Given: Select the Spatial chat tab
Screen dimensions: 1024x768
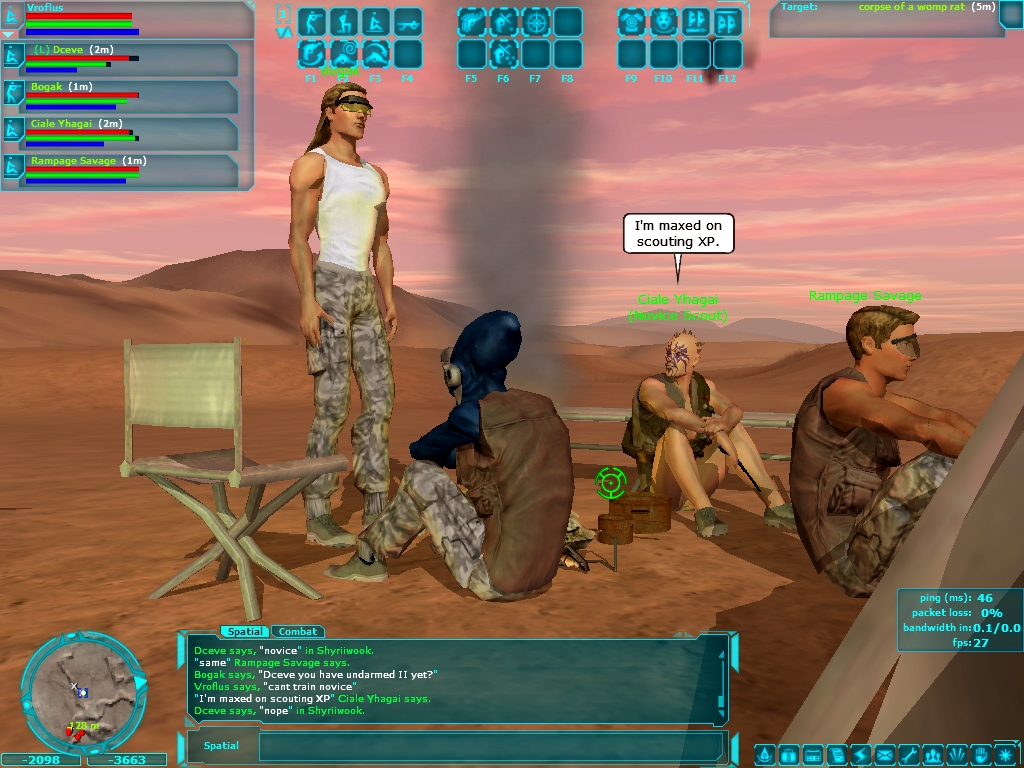Looking at the screenshot, I should 245,631.
